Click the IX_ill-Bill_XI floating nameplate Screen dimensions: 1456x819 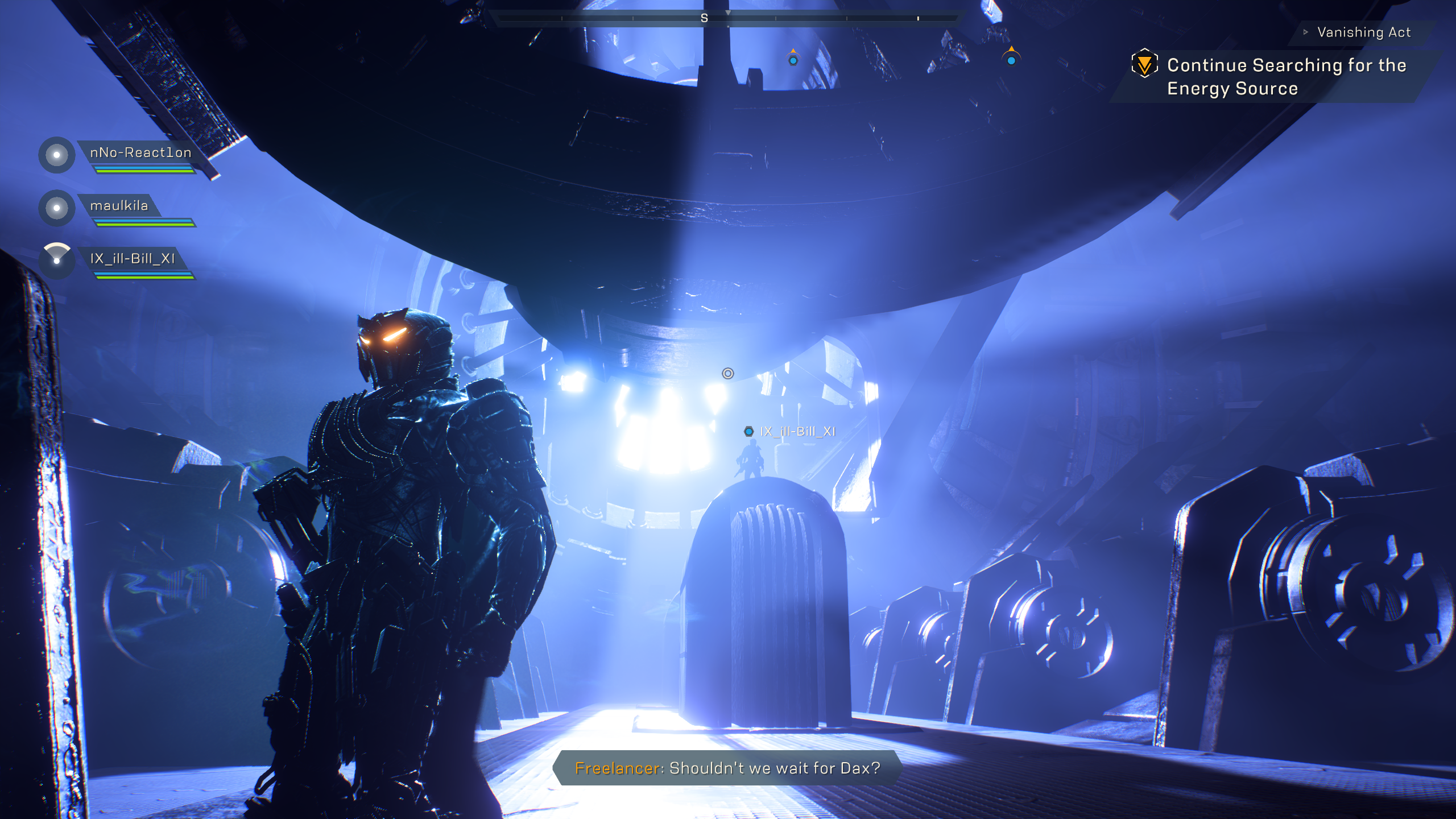(797, 432)
